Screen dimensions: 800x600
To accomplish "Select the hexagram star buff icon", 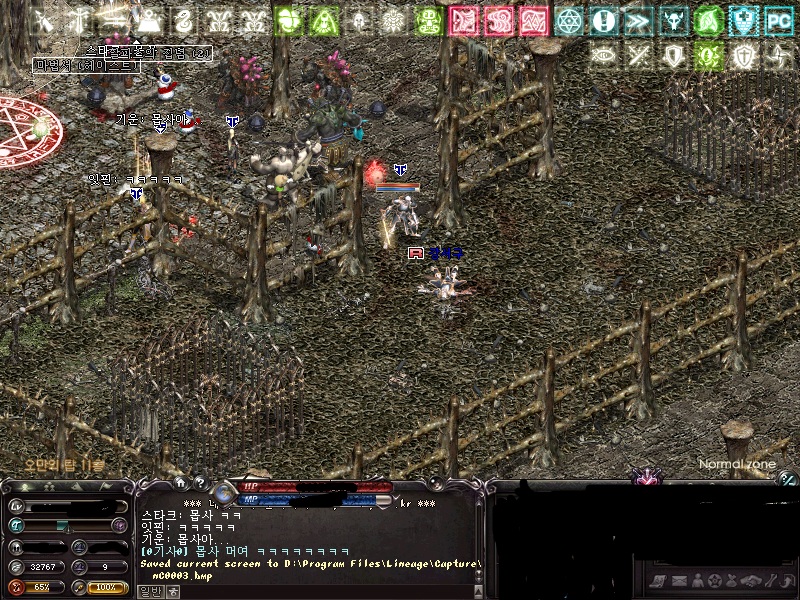I will [x=569, y=19].
